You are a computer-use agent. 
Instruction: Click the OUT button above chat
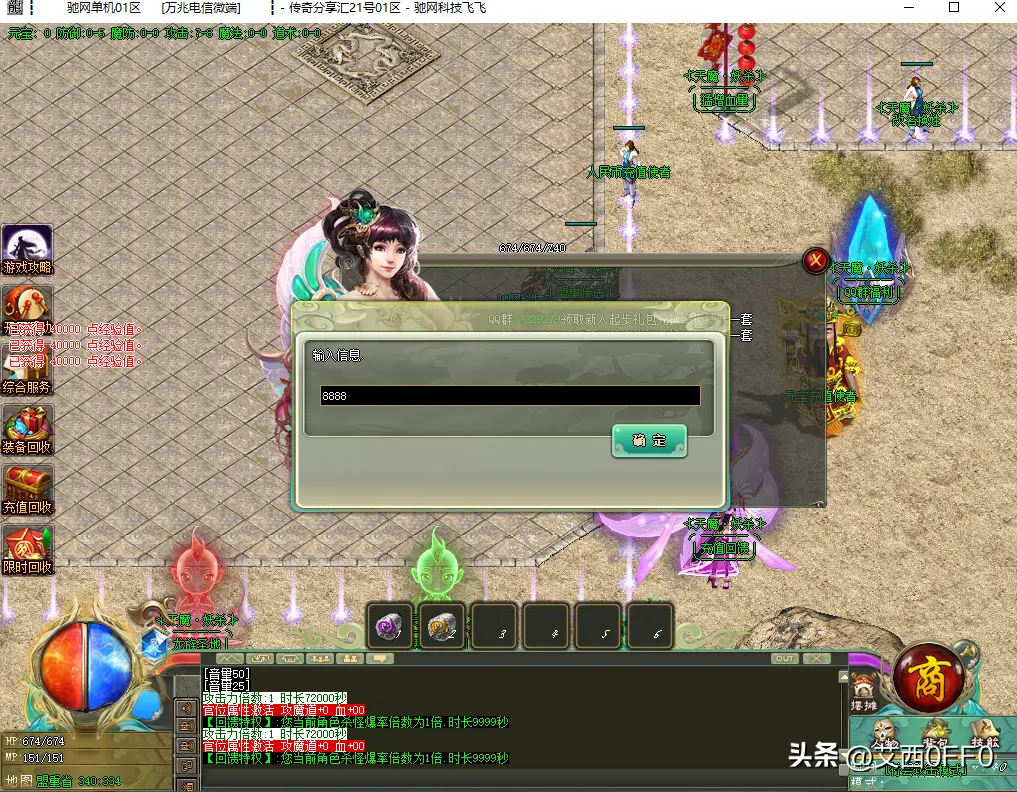tap(785, 659)
